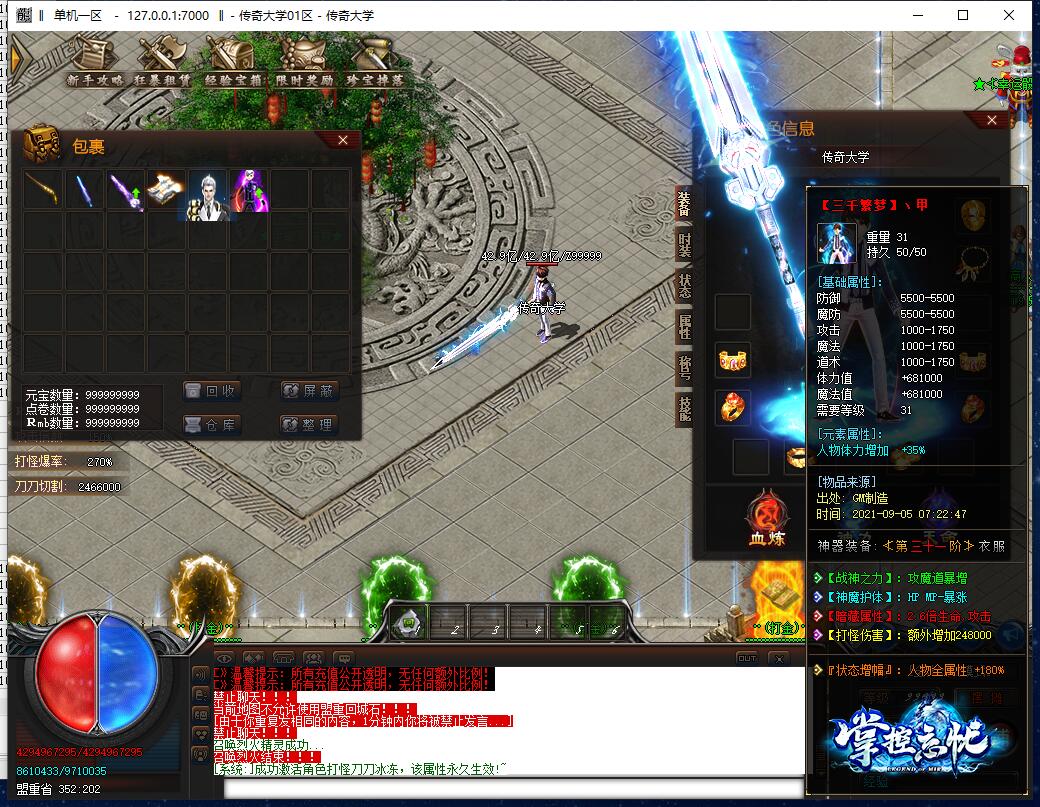Switch to the 状态 status tab
The image size is (1040, 807).
tap(684, 284)
